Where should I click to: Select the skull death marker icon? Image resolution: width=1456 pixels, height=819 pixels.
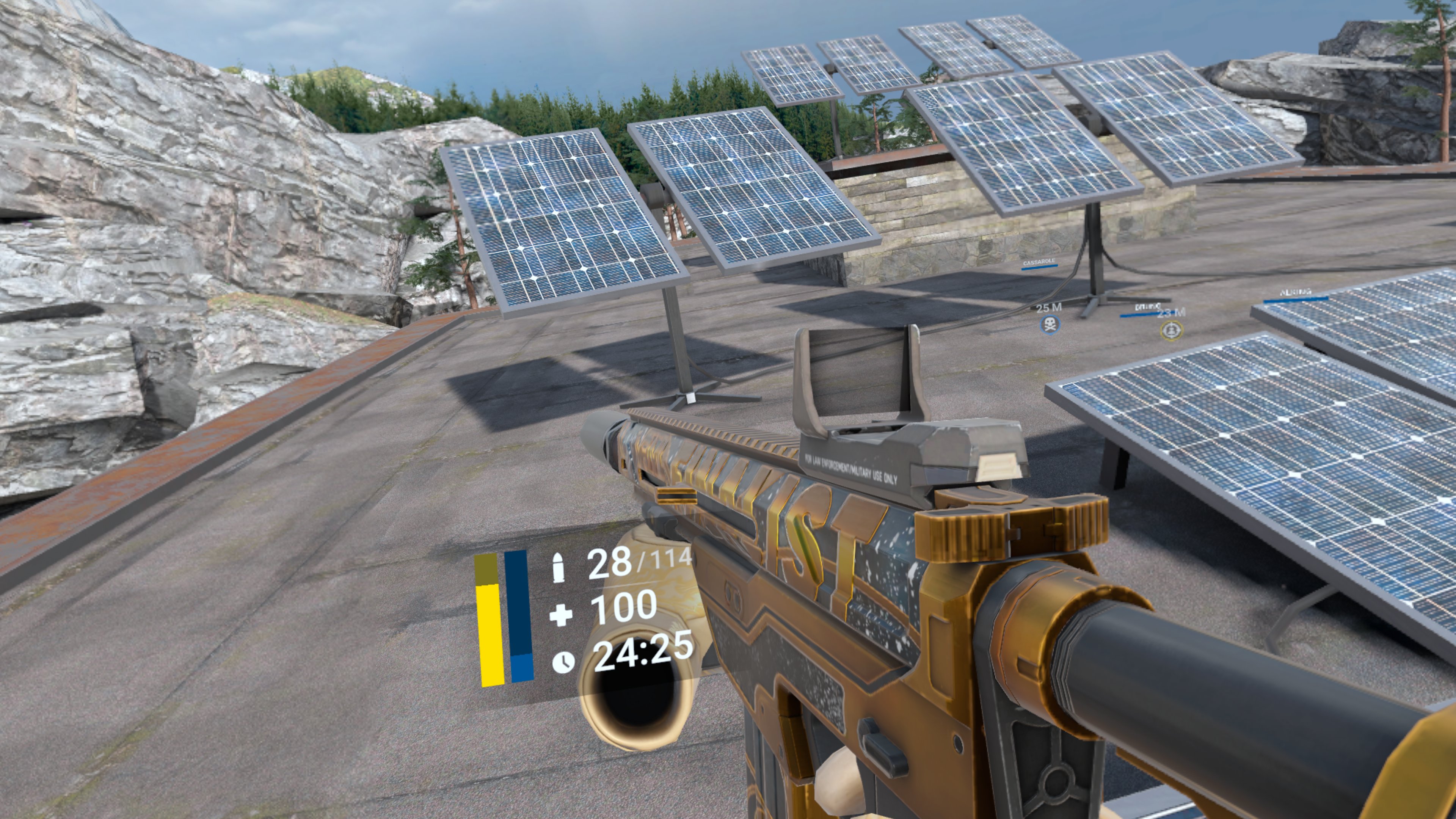pyautogui.click(x=1050, y=325)
